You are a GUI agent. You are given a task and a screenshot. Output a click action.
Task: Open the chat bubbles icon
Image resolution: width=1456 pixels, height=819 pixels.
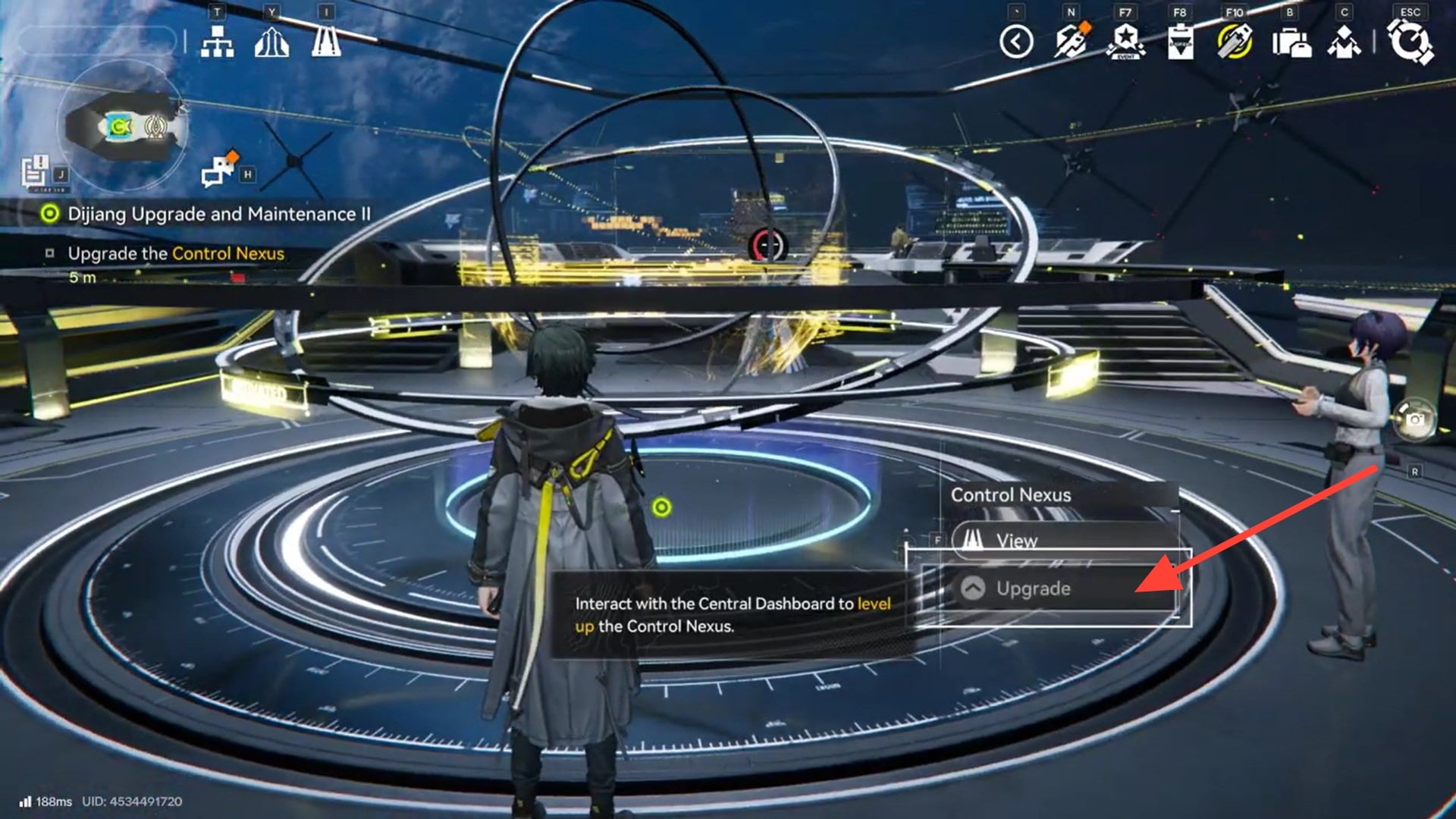point(218,170)
